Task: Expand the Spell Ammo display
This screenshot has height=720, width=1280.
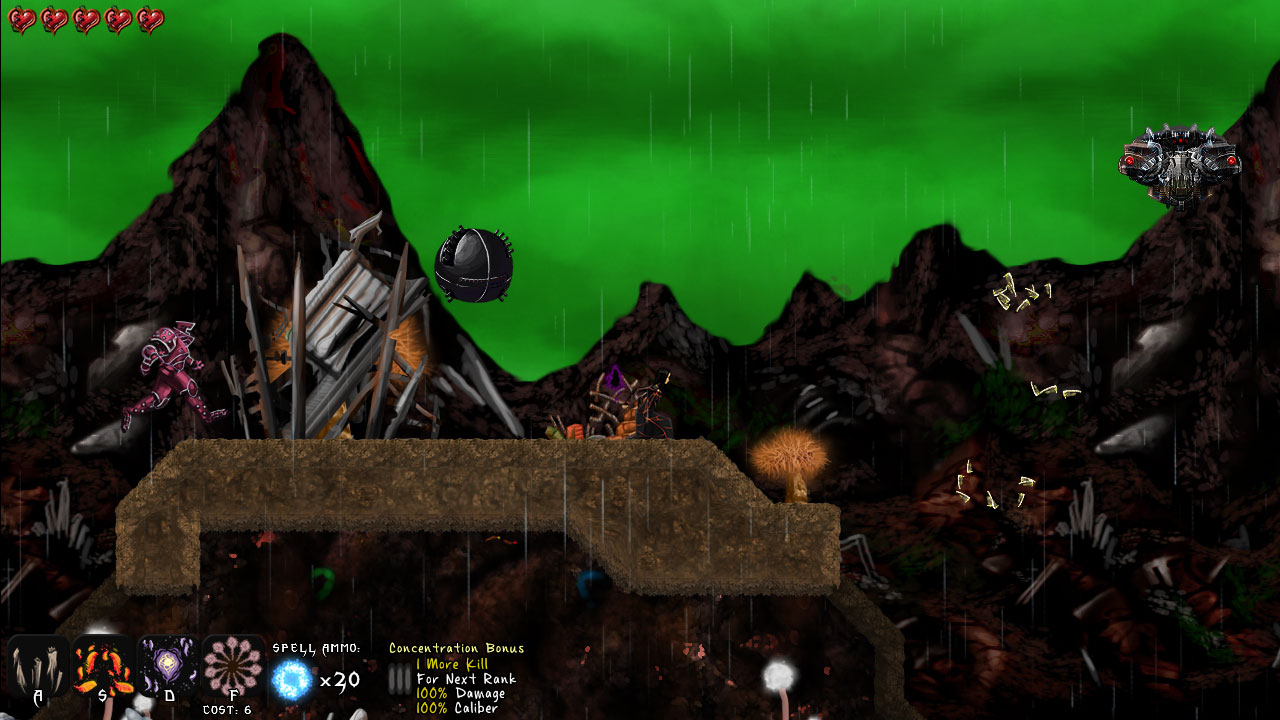Action: click(x=316, y=650)
